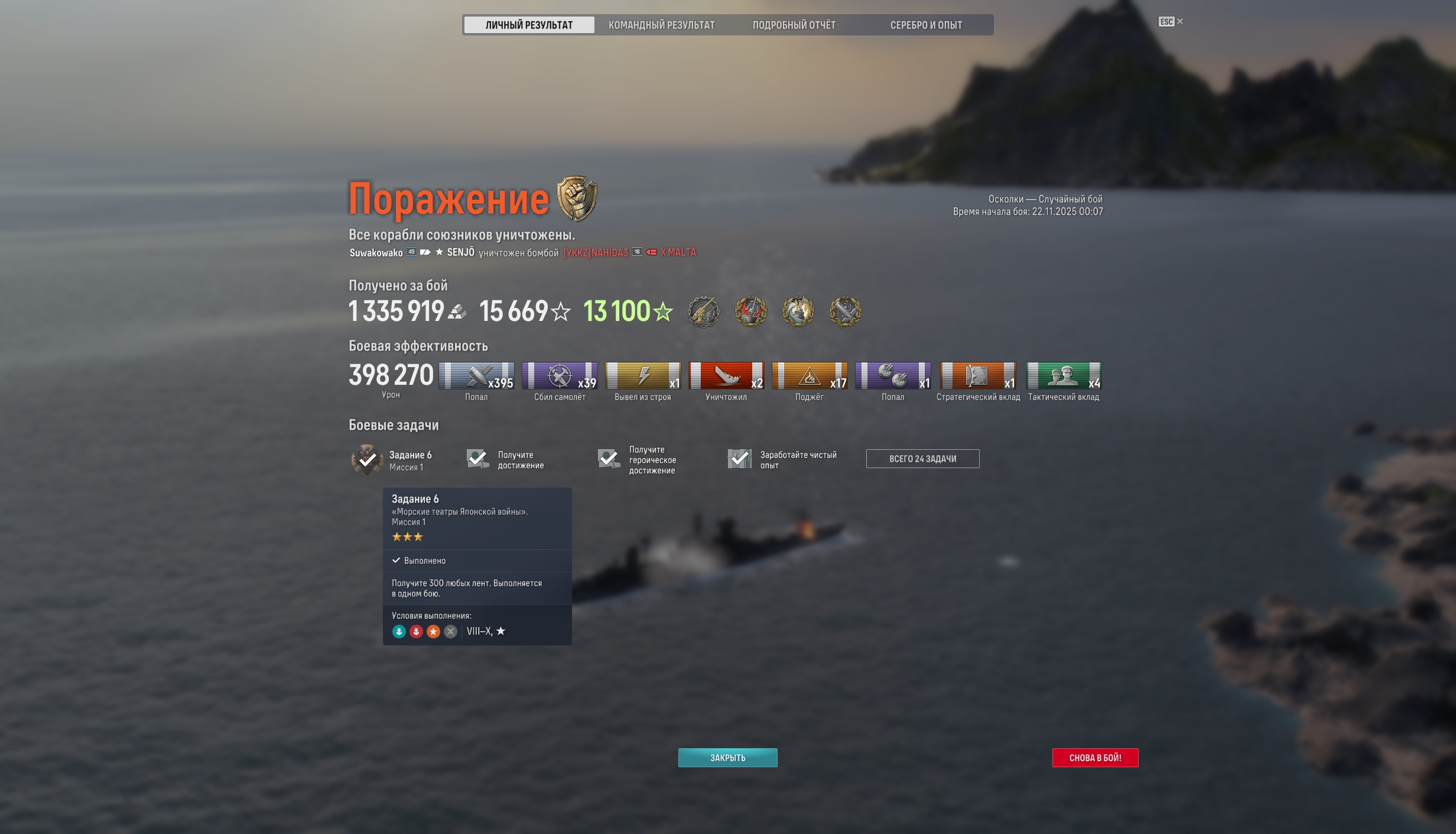Switch to the Командный результат tab
The image size is (1456, 834).
tap(661, 25)
